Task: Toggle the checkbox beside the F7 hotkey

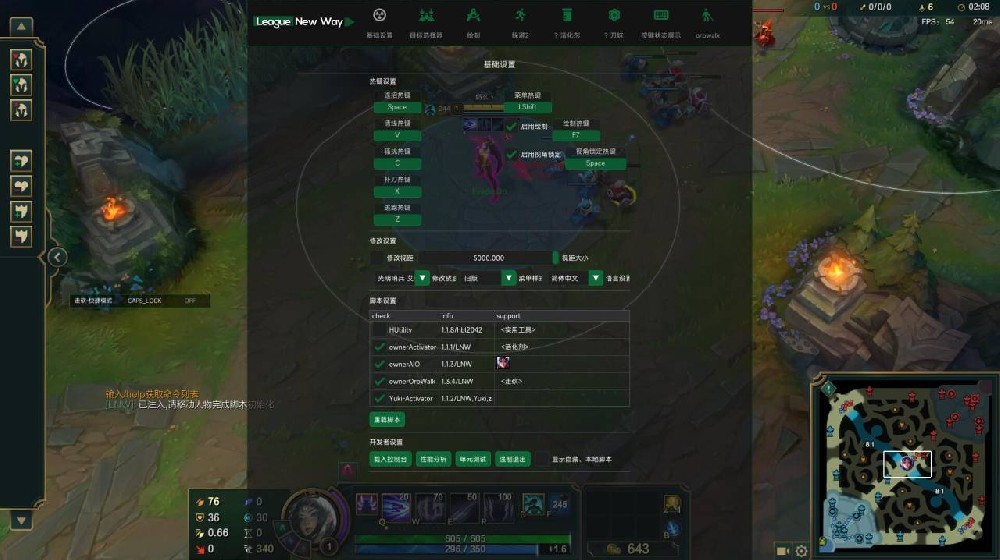Action: (511, 127)
